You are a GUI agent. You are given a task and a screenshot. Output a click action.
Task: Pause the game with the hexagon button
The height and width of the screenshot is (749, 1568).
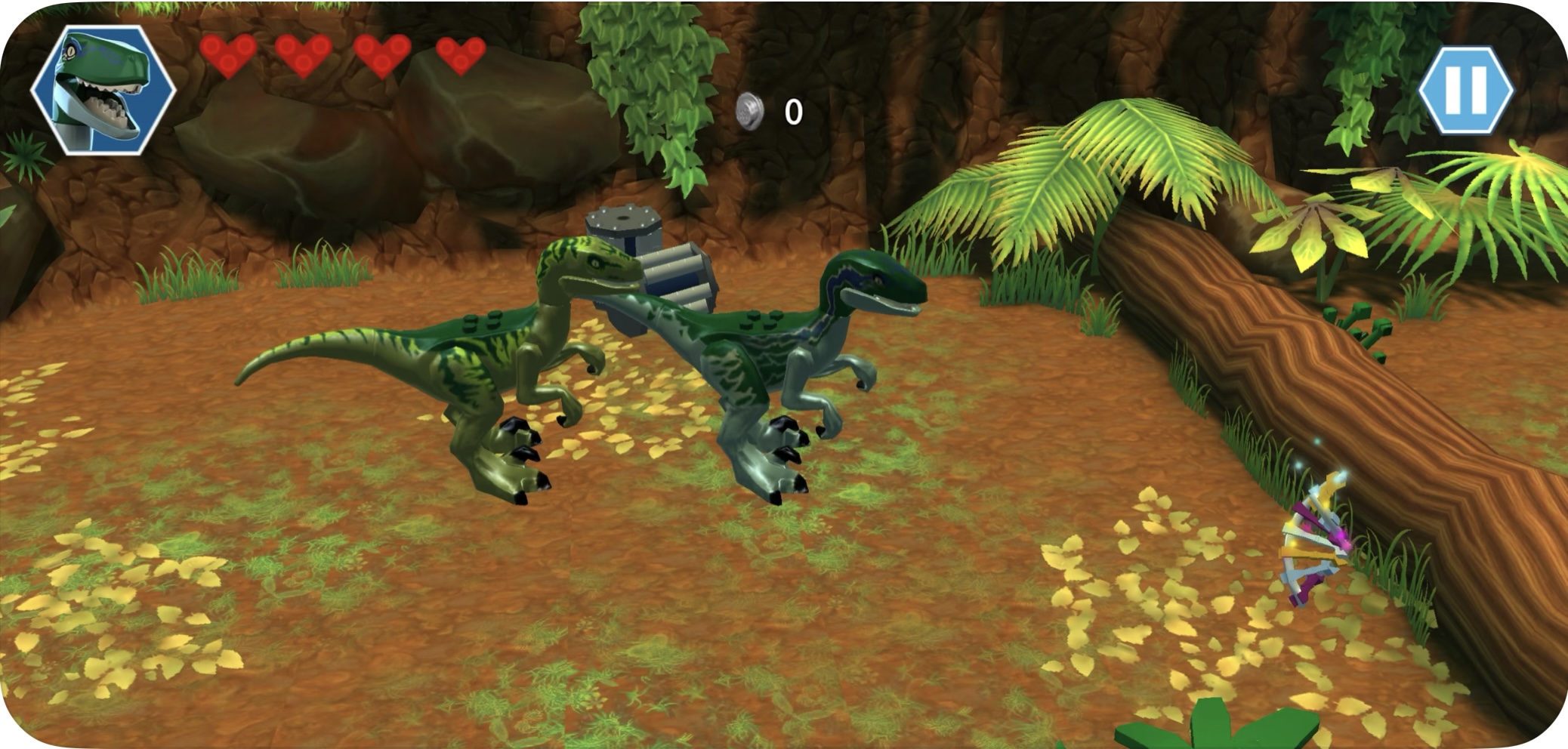tap(1466, 91)
